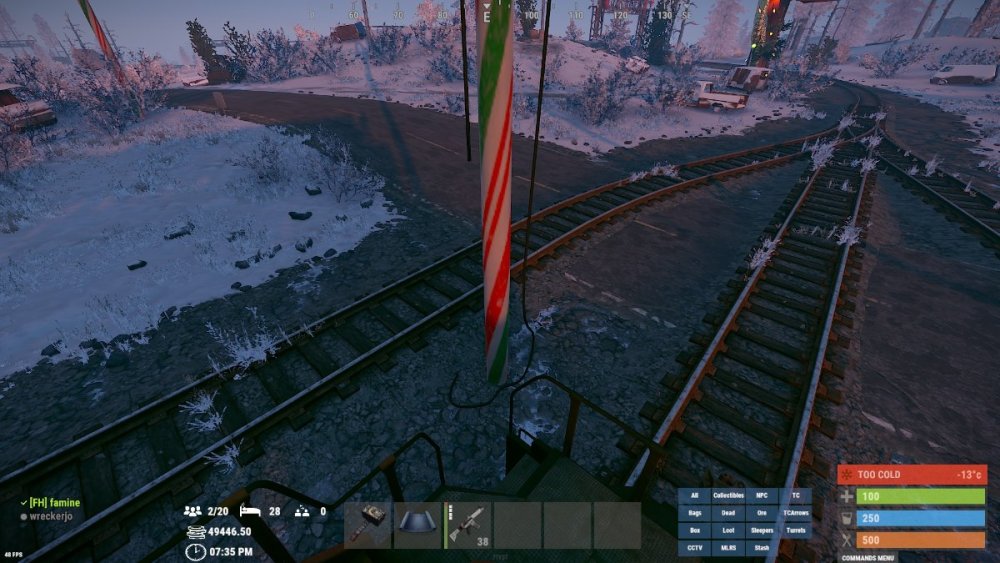Select teammate wreckerjo in team list
This screenshot has height=563, width=1000.
[51, 516]
